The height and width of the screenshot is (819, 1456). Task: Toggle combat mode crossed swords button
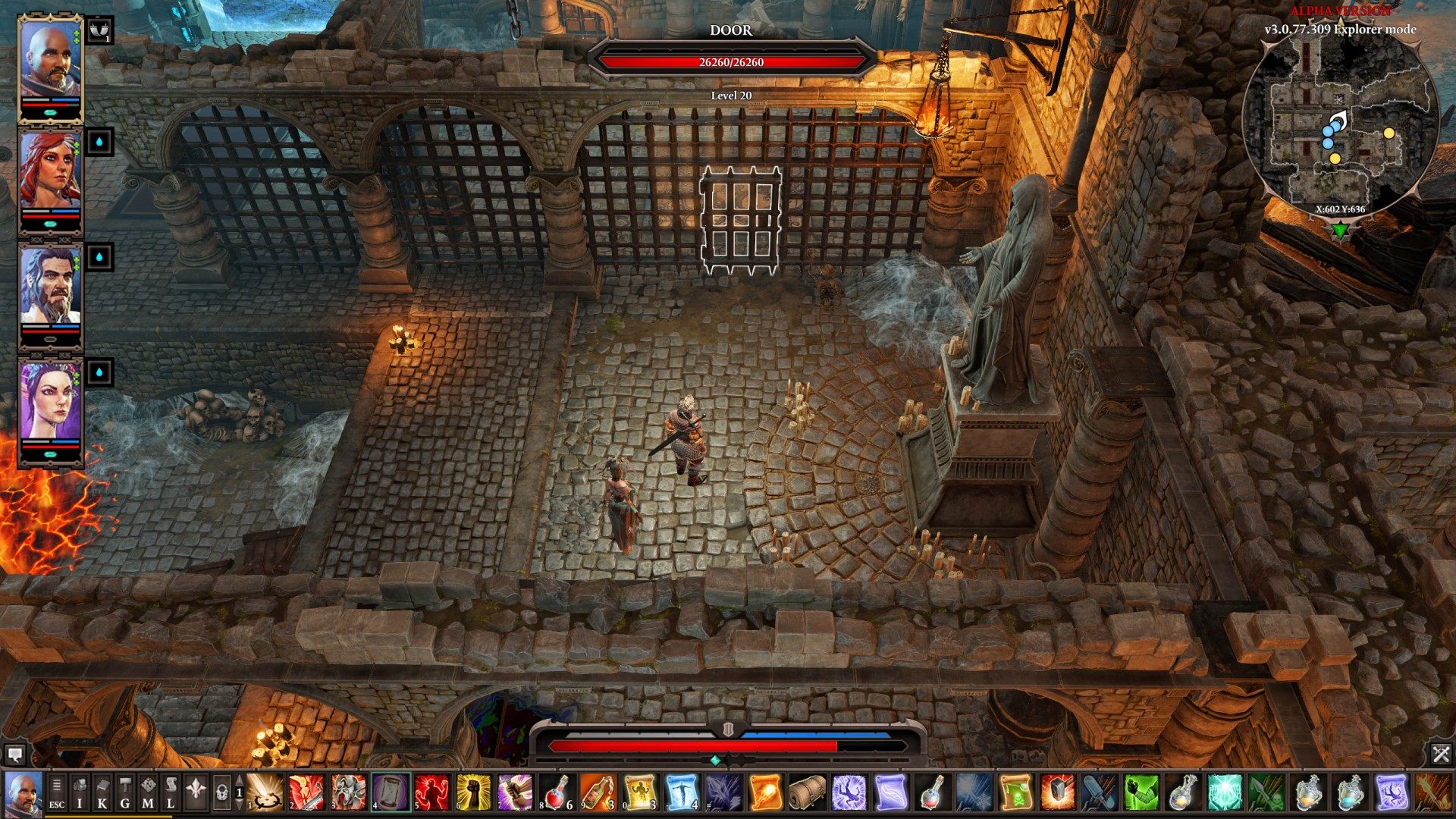tap(1441, 754)
